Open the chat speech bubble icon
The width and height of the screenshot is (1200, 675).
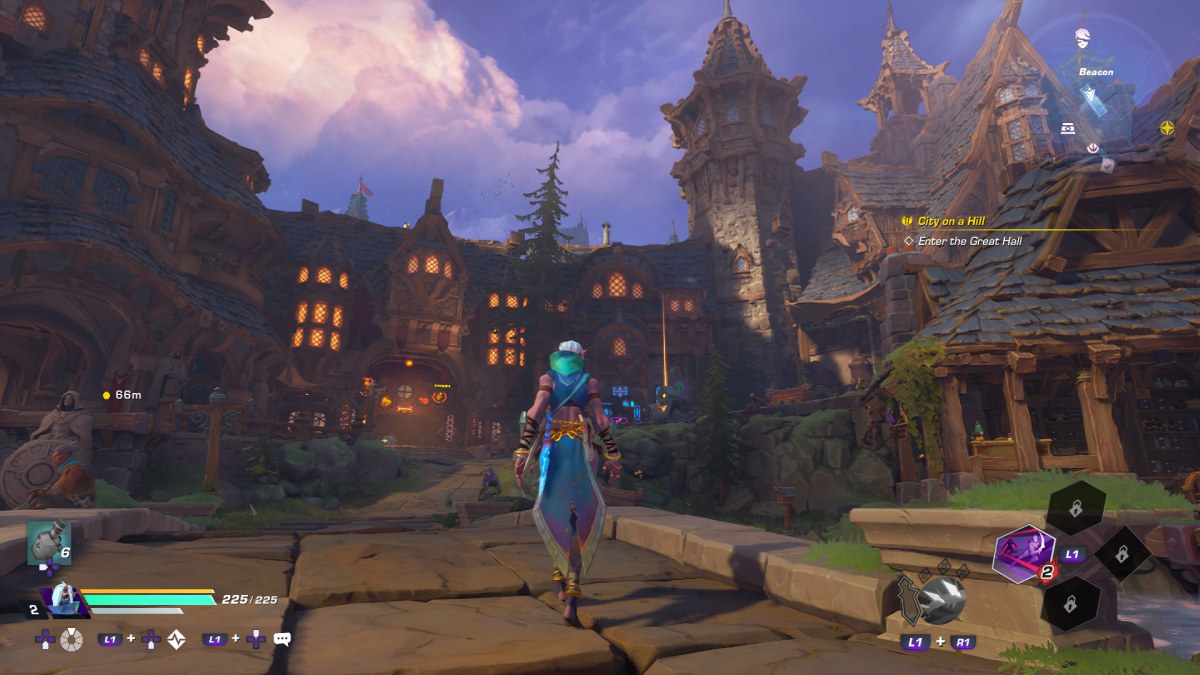(x=282, y=639)
